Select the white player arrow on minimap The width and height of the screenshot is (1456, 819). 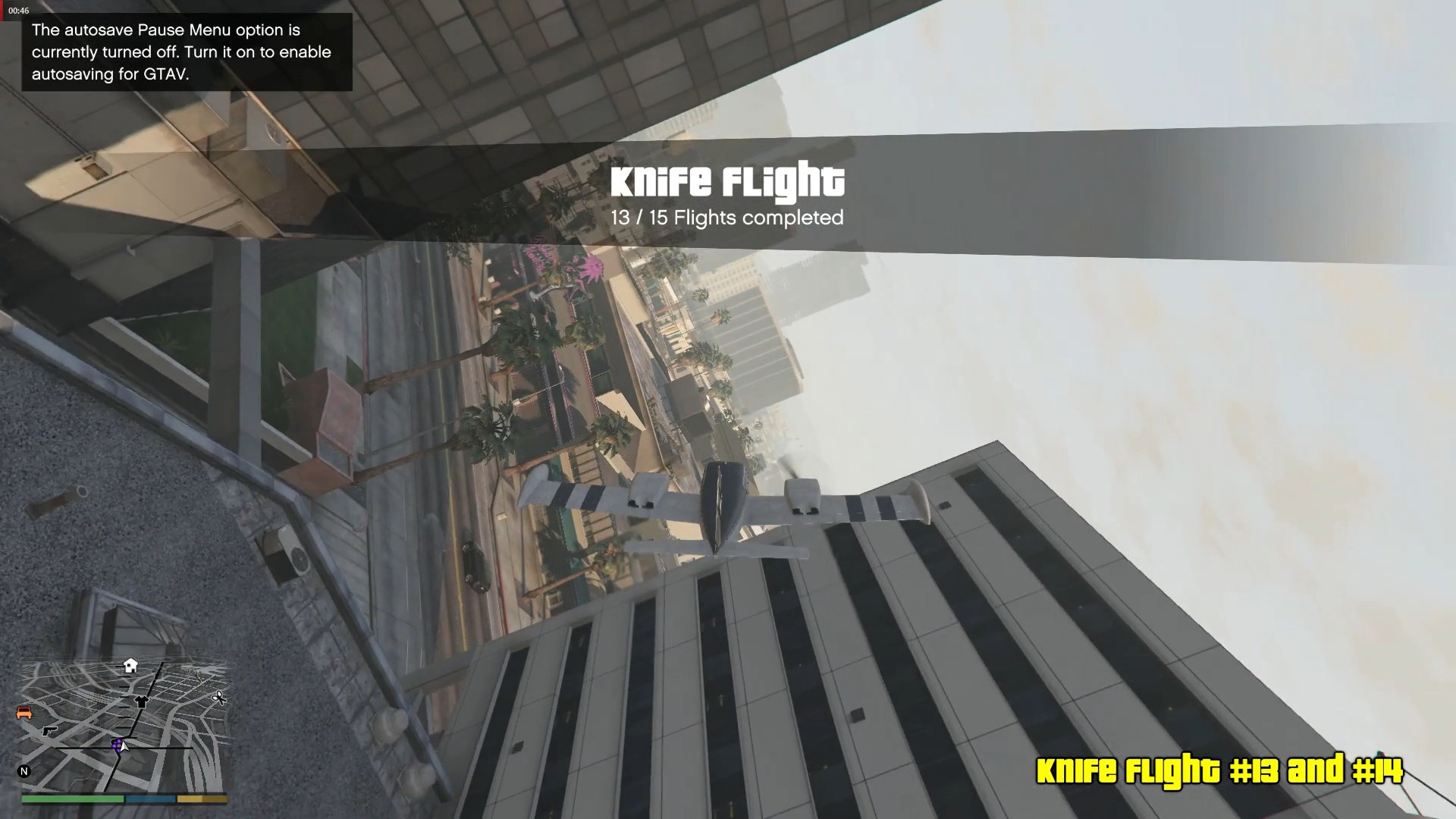click(x=124, y=747)
